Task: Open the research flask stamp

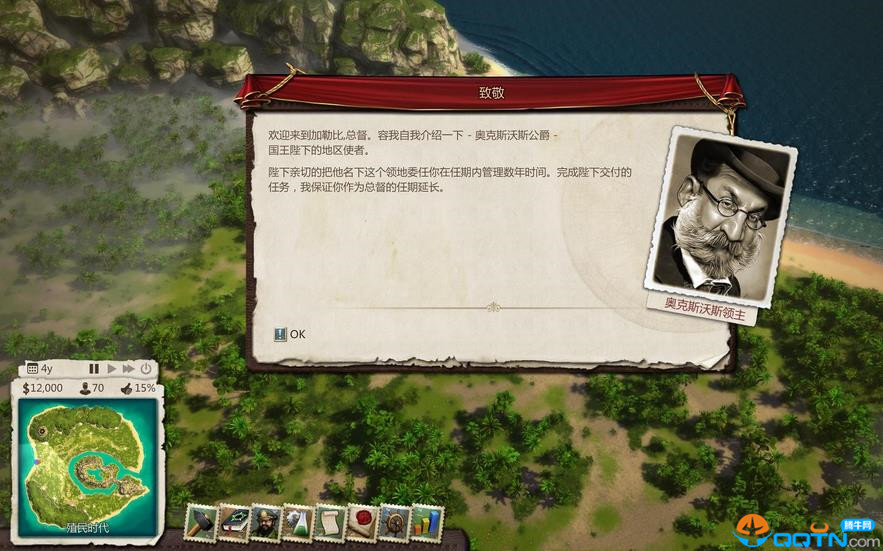Action: point(297,523)
